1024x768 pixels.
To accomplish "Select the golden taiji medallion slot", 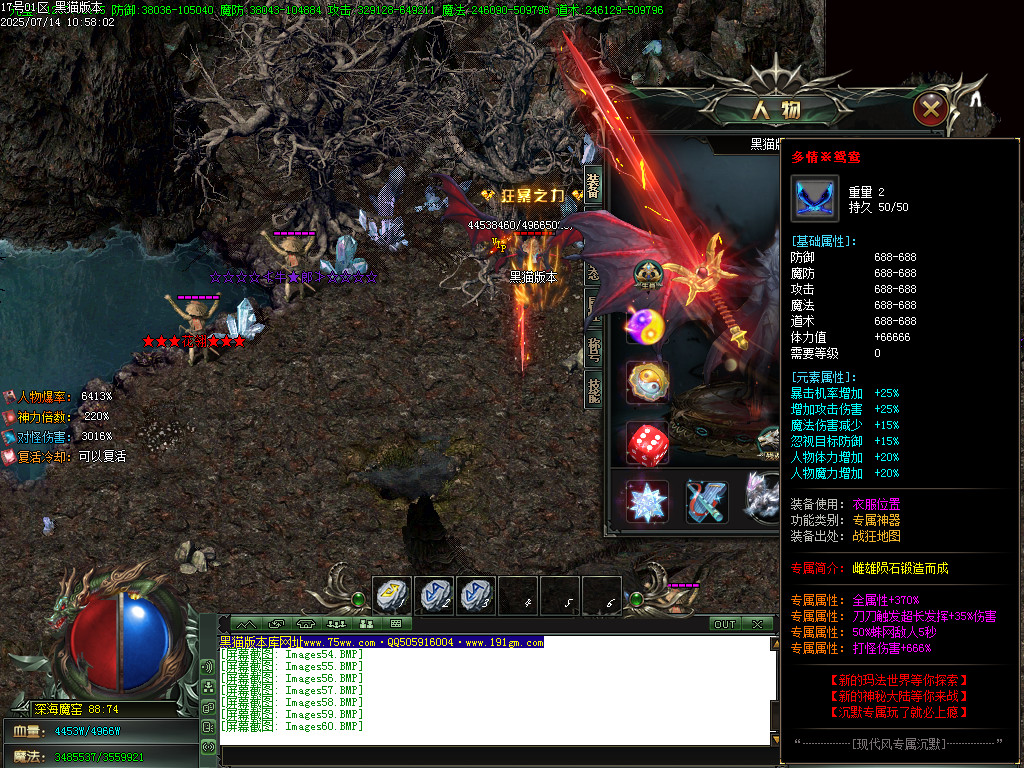I will (647, 382).
